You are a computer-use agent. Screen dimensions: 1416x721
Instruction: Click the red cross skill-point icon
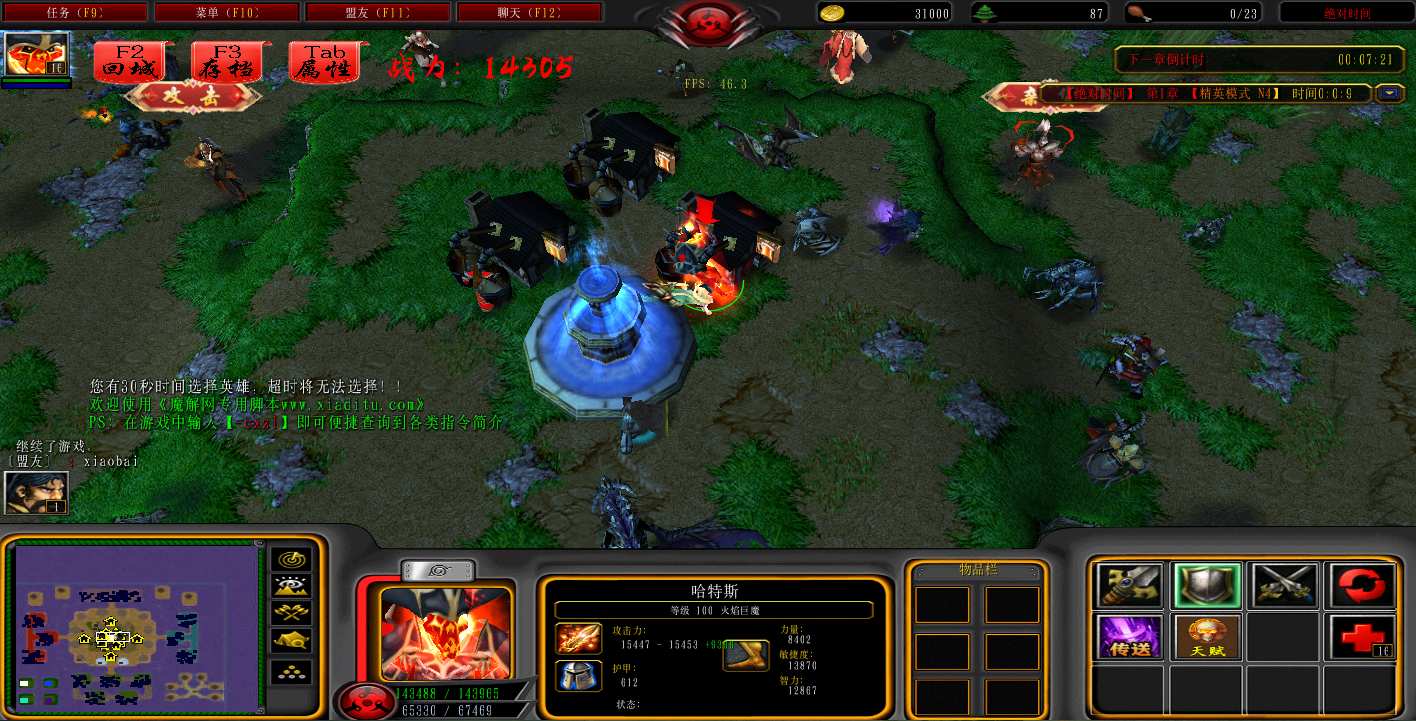coord(1361,637)
